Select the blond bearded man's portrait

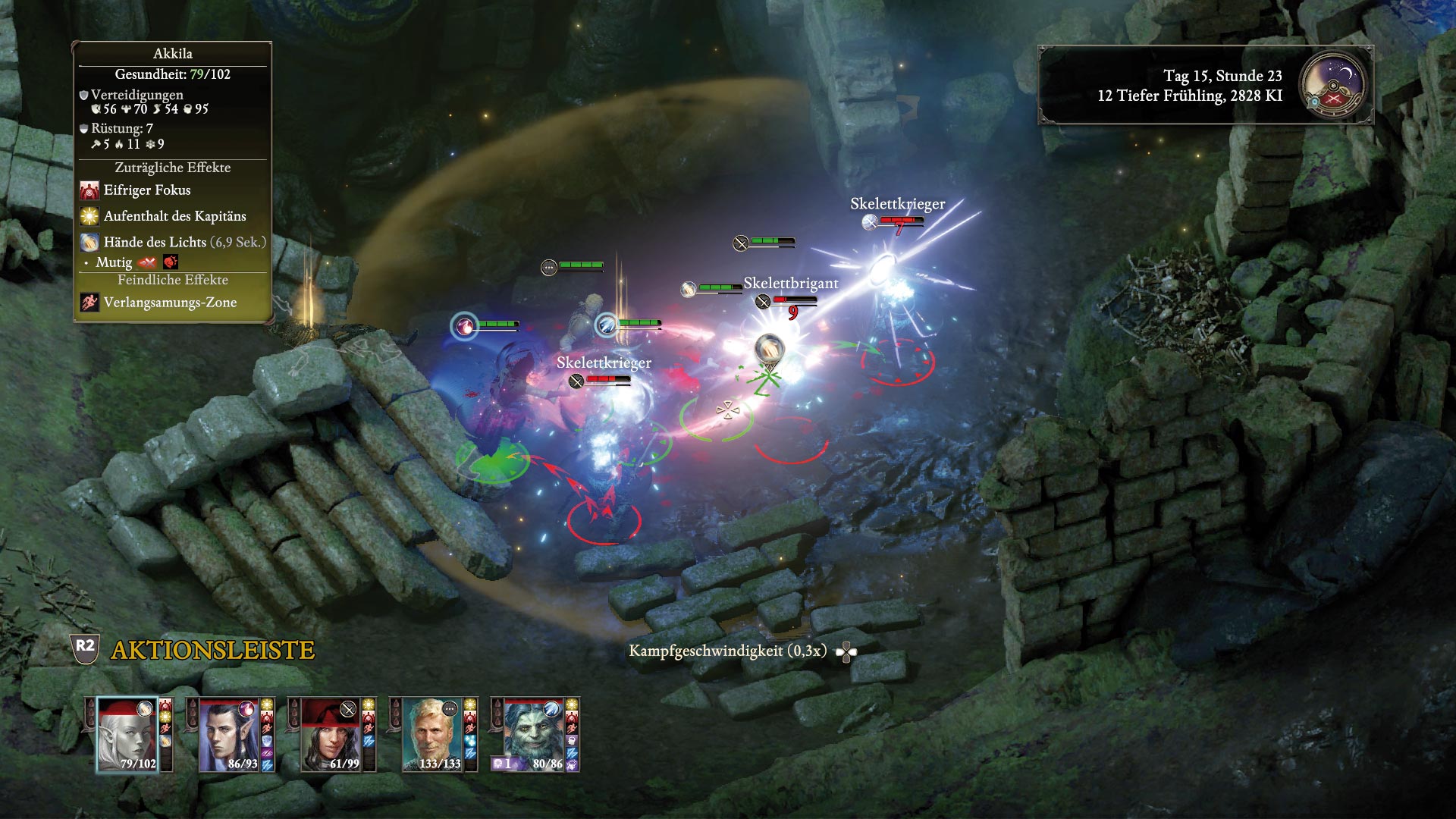432,734
